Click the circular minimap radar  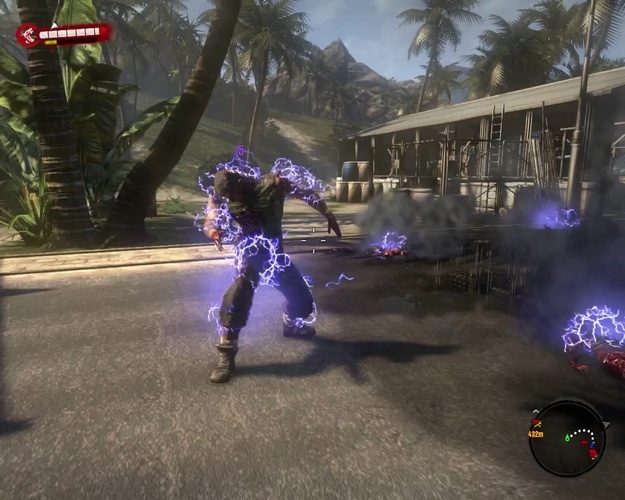click(x=568, y=437)
